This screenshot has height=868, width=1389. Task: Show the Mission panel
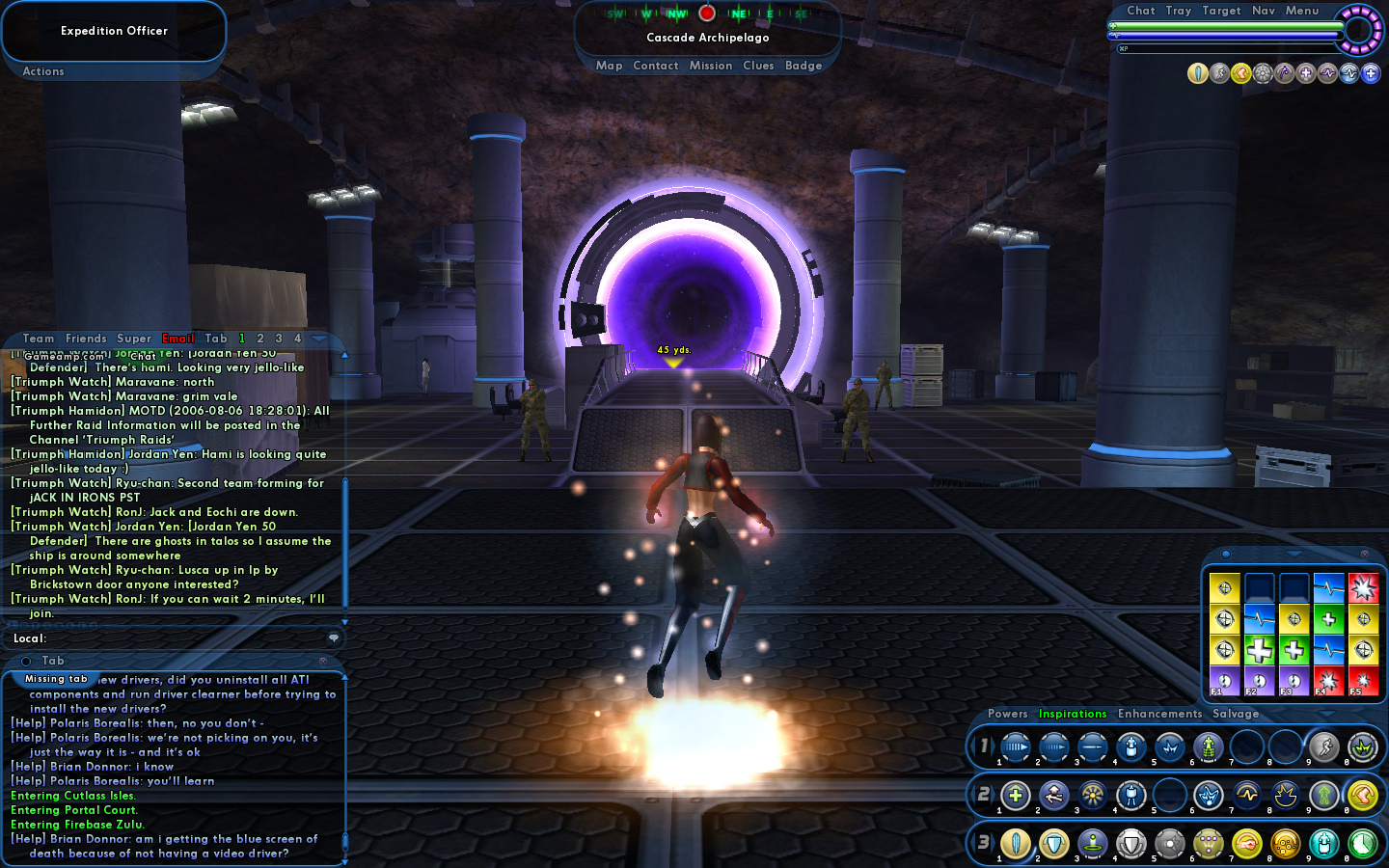pyautogui.click(x=711, y=66)
